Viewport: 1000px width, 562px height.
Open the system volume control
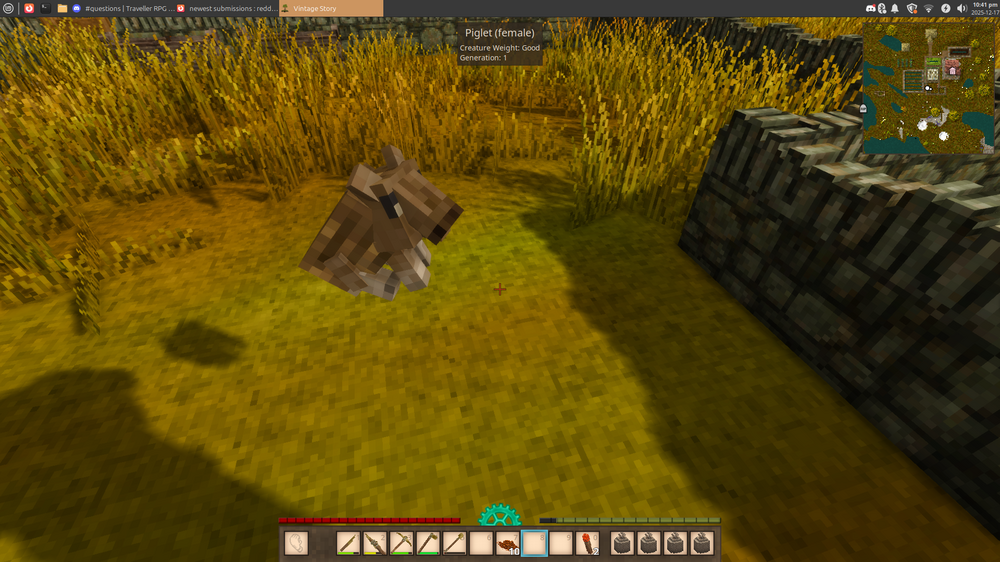(962, 8)
